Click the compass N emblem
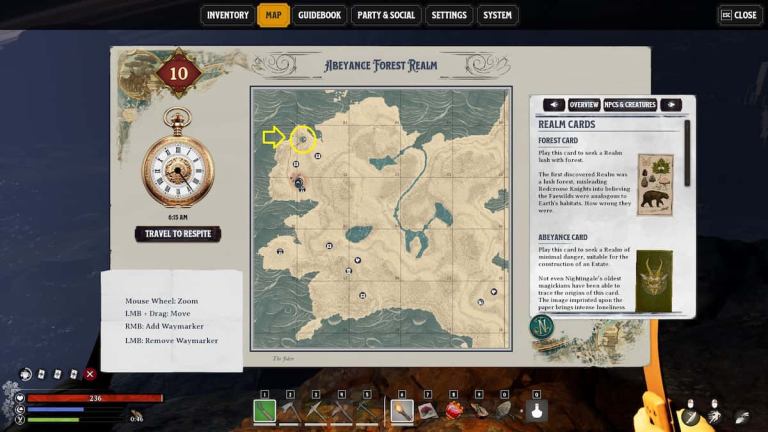The image size is (768, 432). coord(543,327)
